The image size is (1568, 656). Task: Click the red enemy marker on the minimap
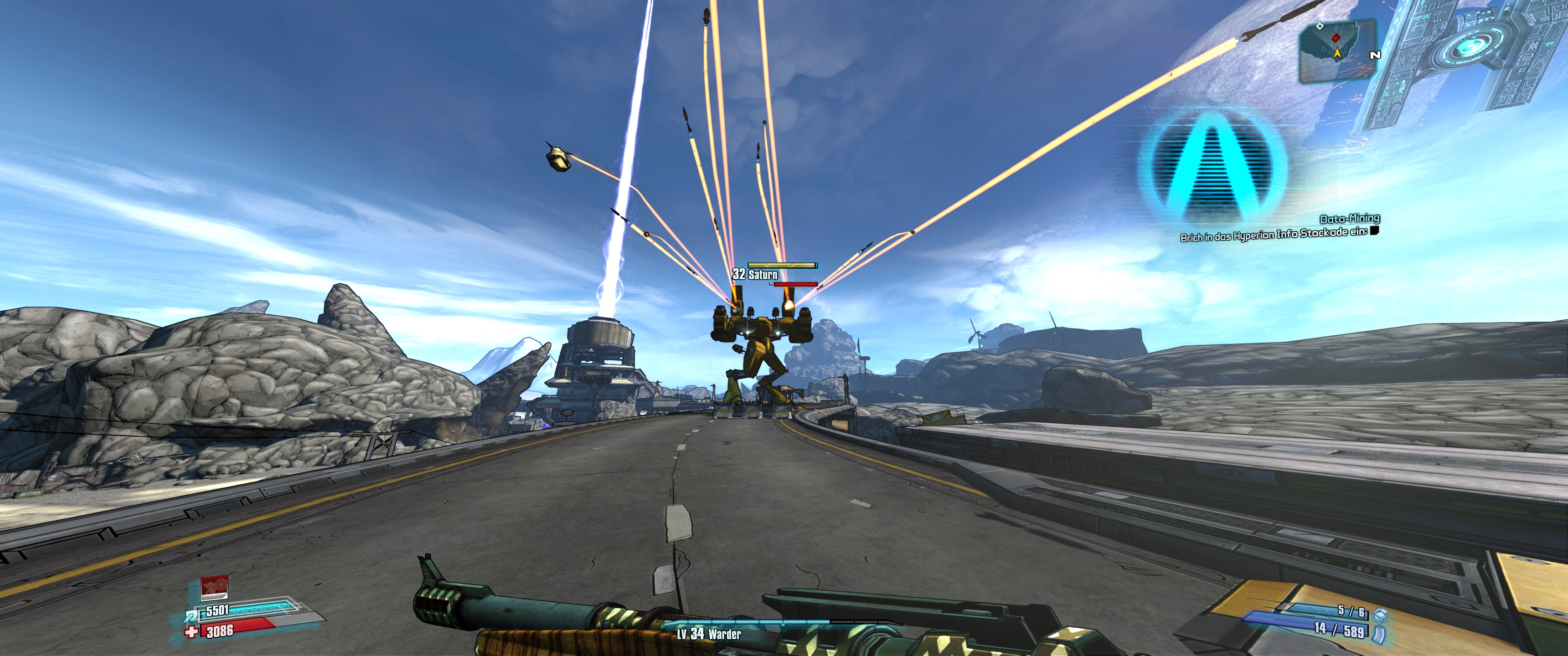click(1336, 38)
